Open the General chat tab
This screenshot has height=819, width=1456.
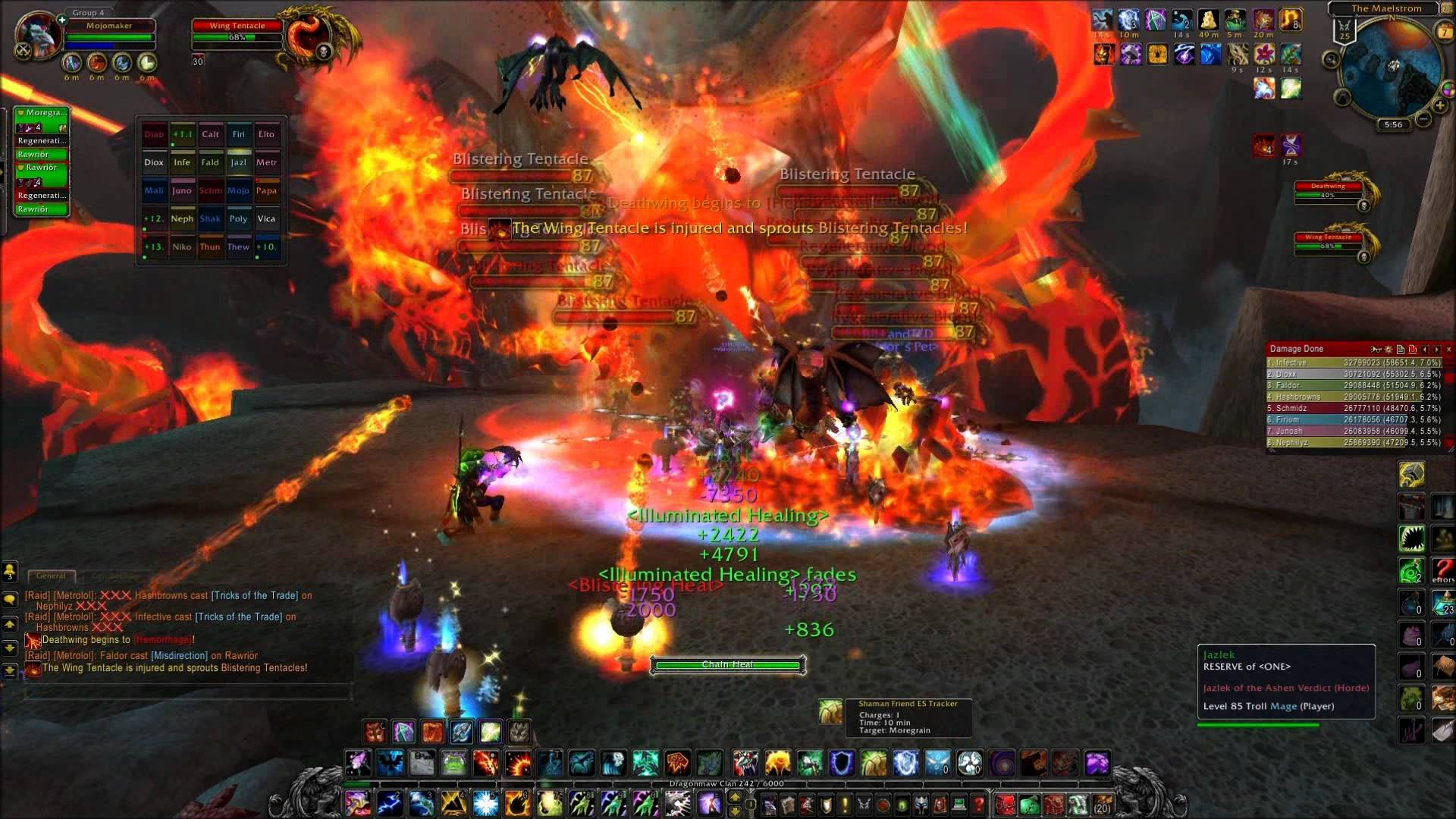[51, 576]
